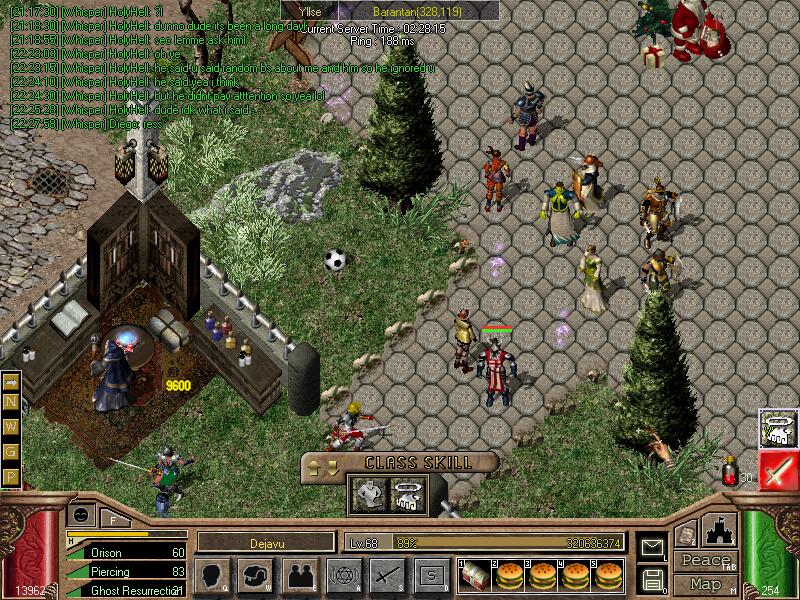This screenshot has width=800, height=600.
Task: Activate the red sword attack icon
Action: 777,470
